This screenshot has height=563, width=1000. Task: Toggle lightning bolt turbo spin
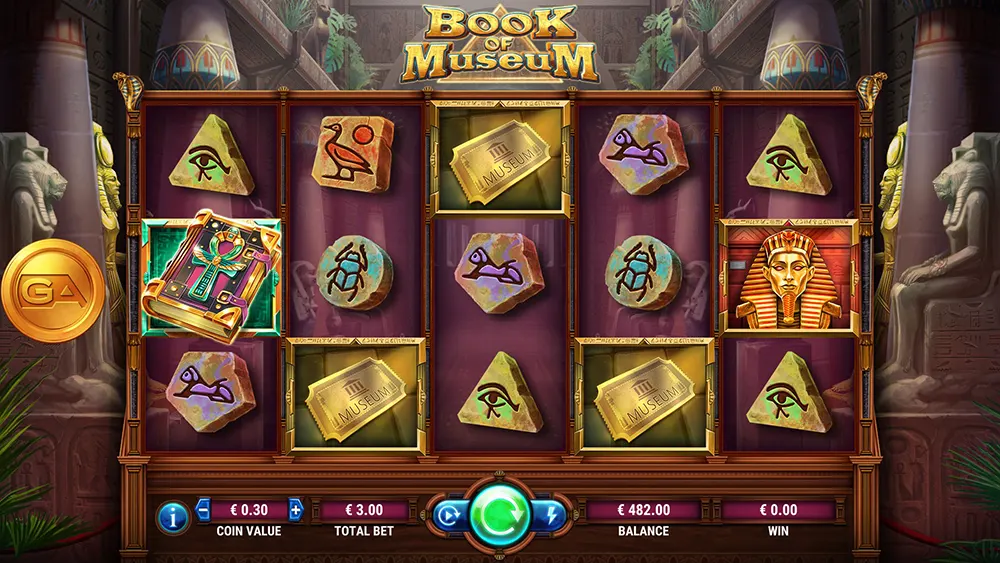552,515
